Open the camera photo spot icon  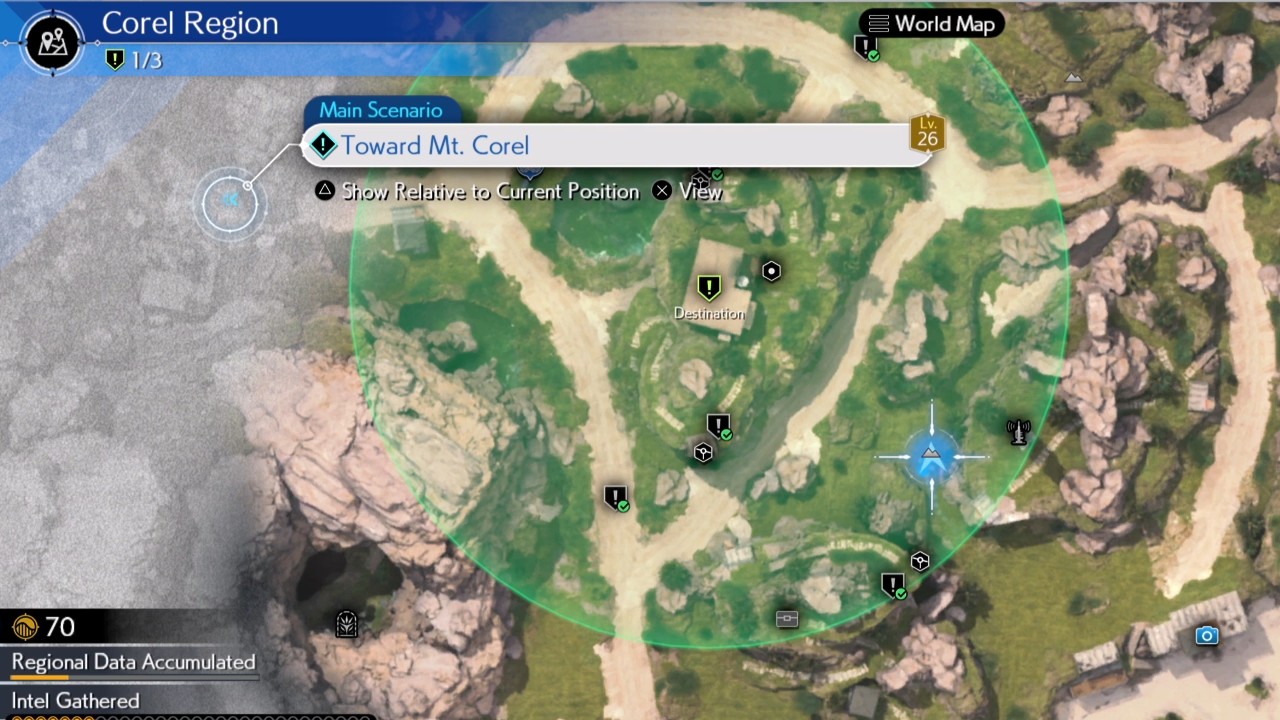[x=1206, y=636]
